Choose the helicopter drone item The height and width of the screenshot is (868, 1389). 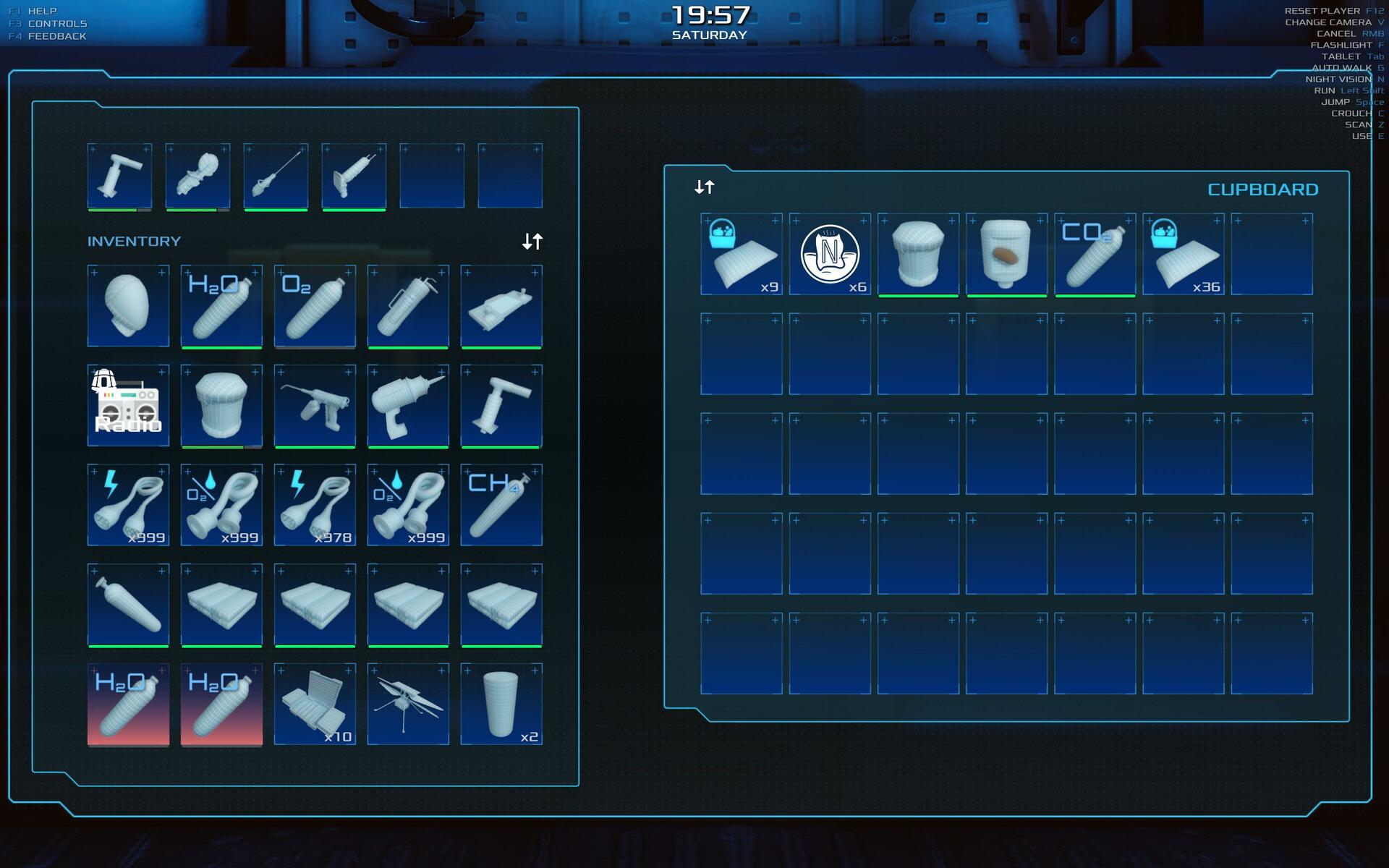[408, 704]
